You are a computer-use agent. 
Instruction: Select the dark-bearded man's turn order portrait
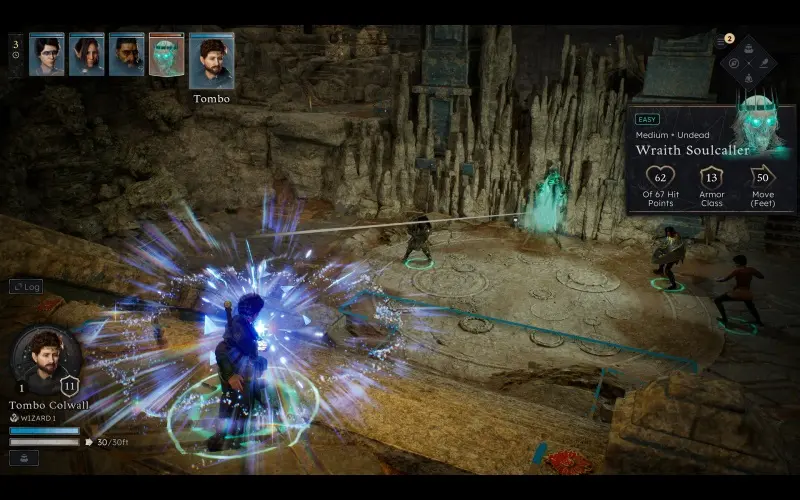(x=126, y=54)
